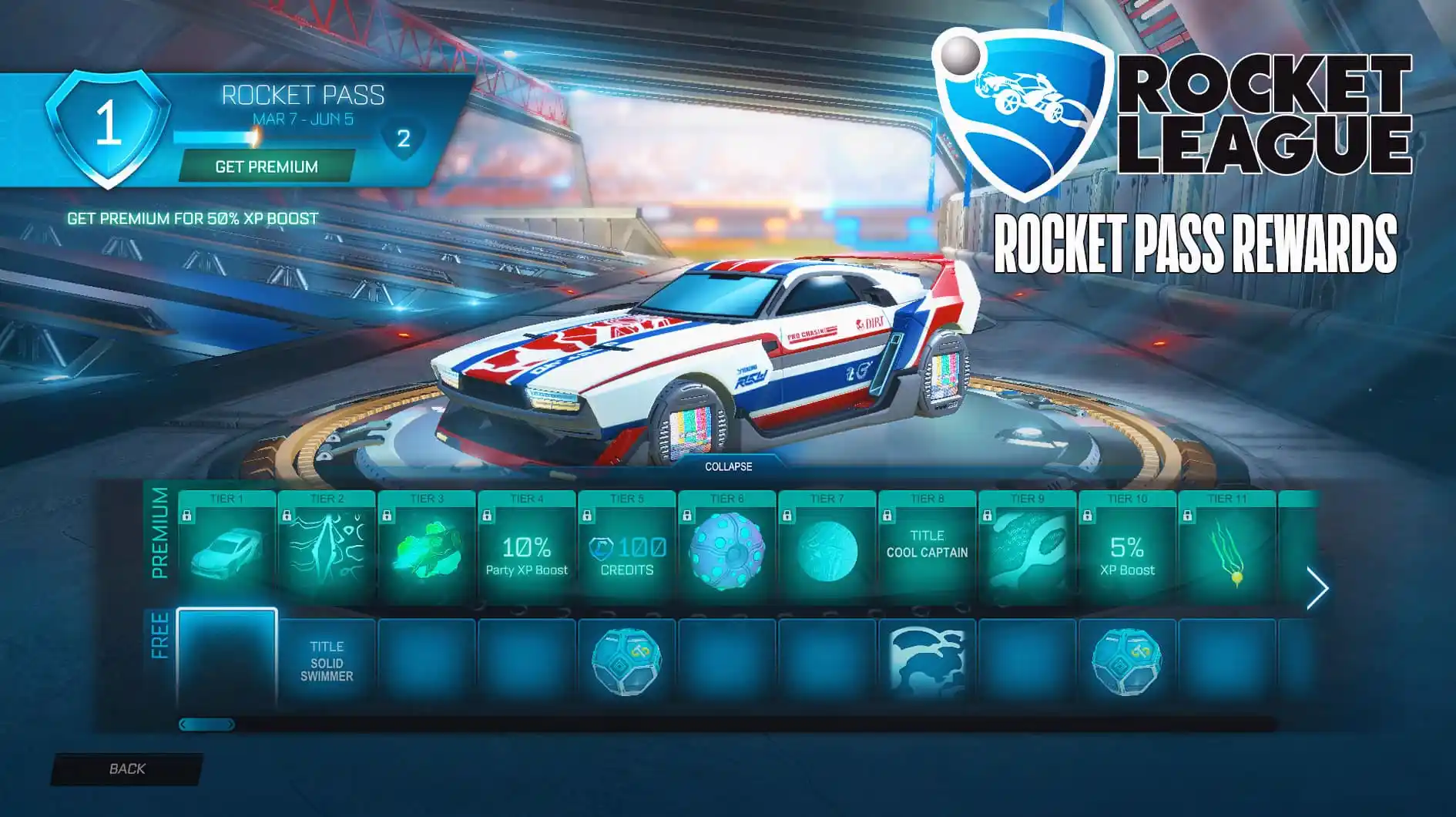Select the Tier 6 spiked topper reward
Screen dimensions: 1456x817
click(729, 551)
